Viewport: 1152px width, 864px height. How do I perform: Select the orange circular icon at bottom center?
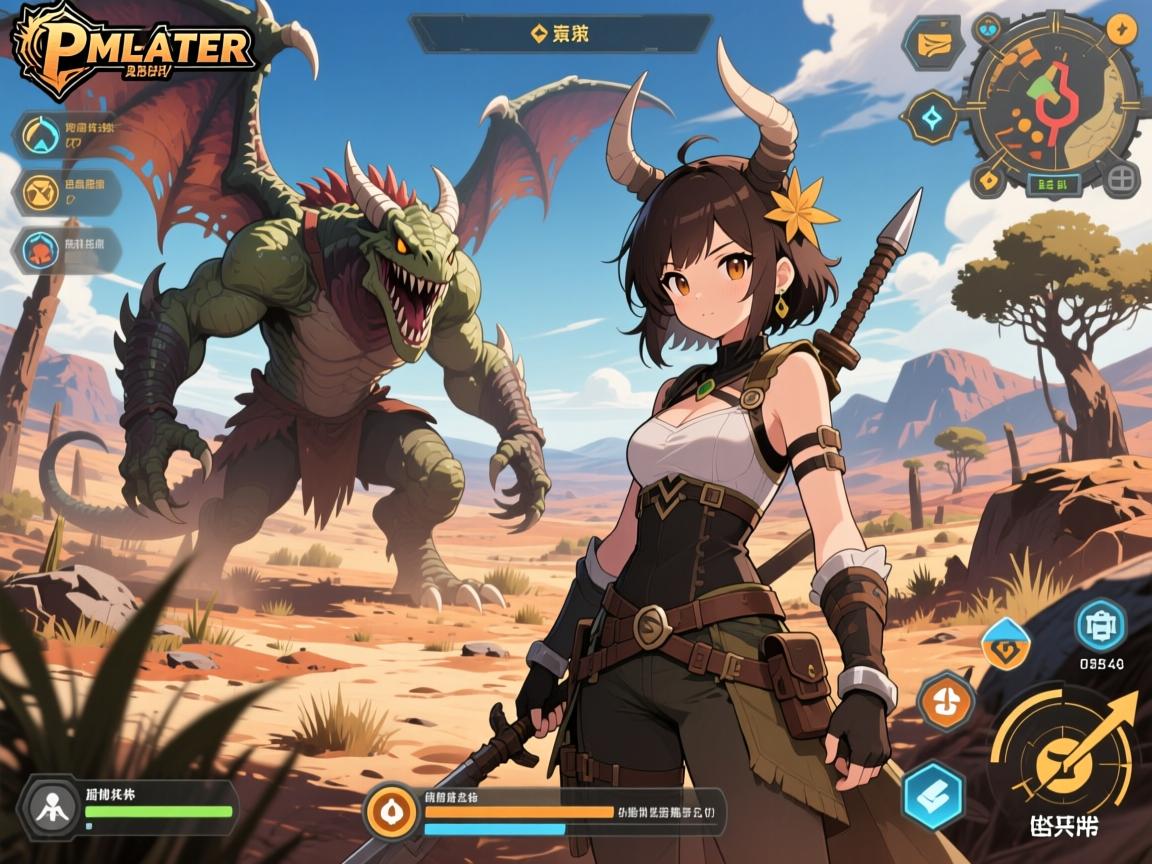391,810
